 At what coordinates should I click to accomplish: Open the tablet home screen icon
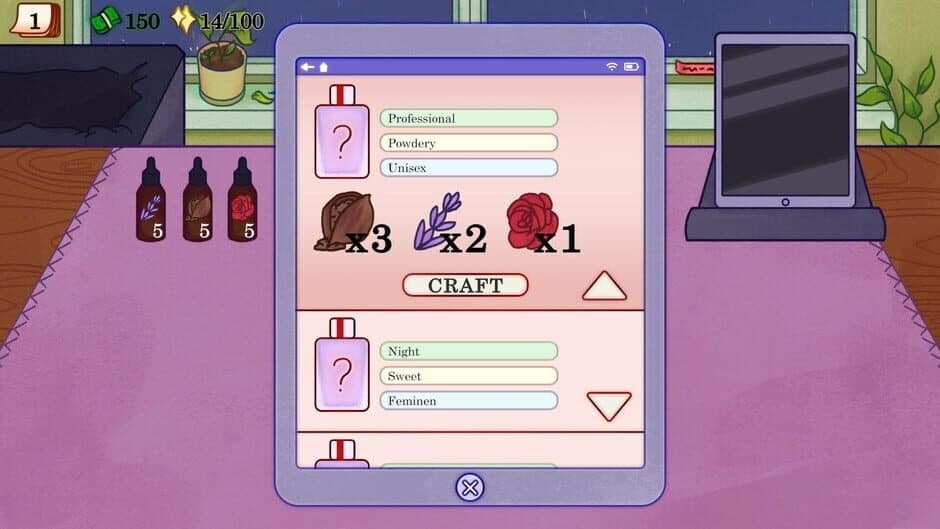pyautogui.click(x=323, y=67)
